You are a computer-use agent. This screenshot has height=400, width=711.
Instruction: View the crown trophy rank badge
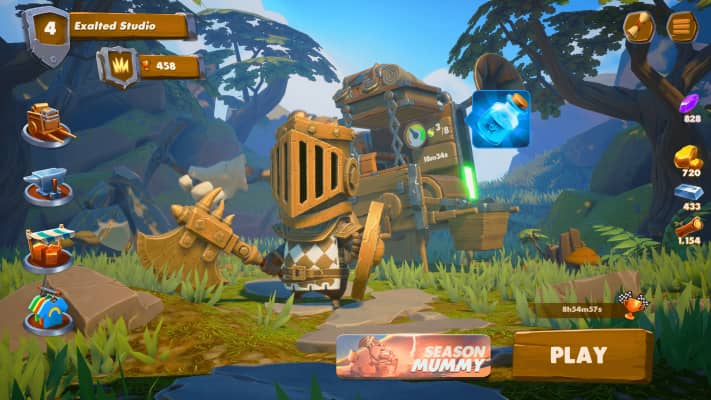[x=119, y=66]
